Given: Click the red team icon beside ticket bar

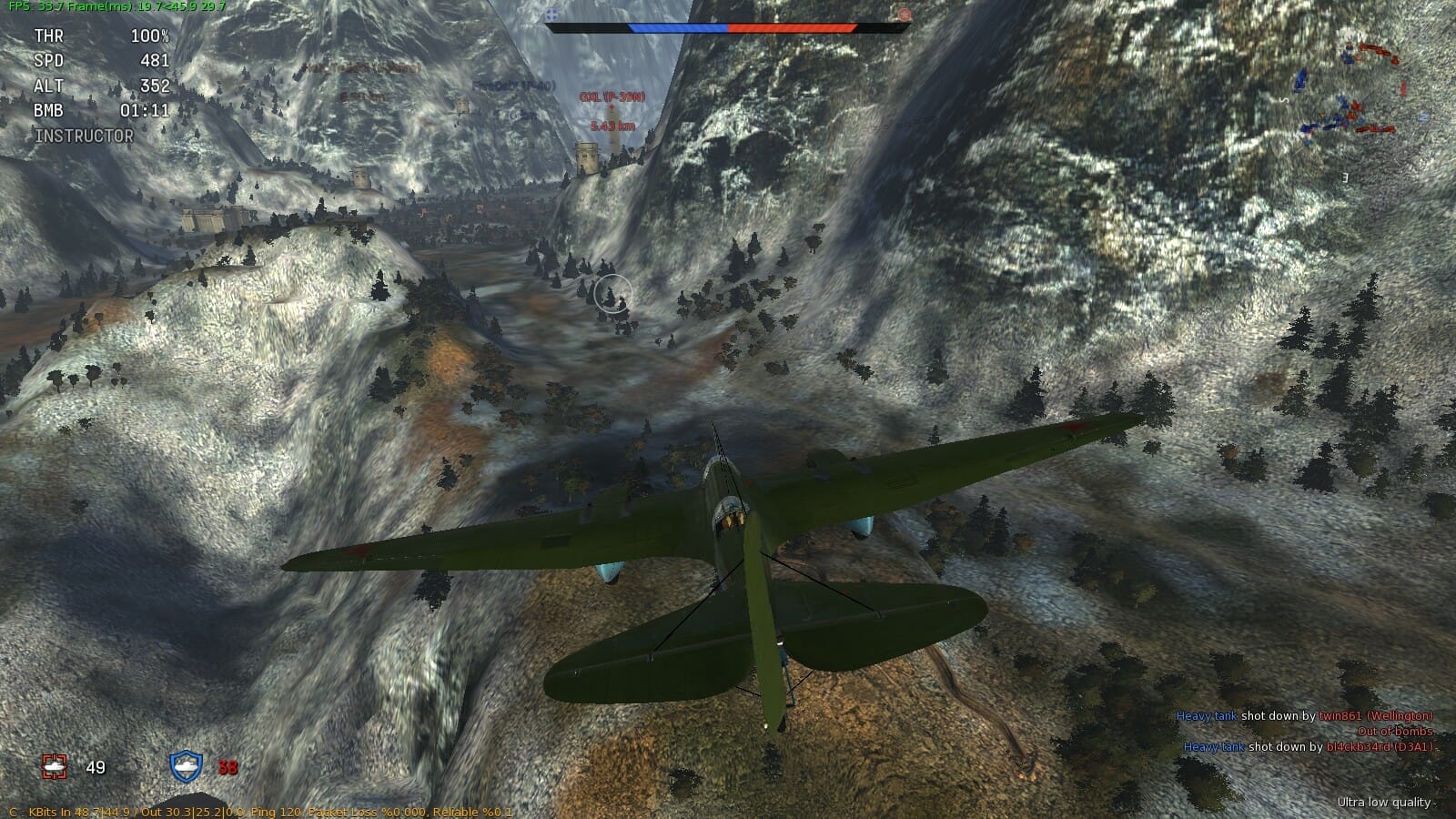Looking at the screenshot, I should tap(904, 15).
